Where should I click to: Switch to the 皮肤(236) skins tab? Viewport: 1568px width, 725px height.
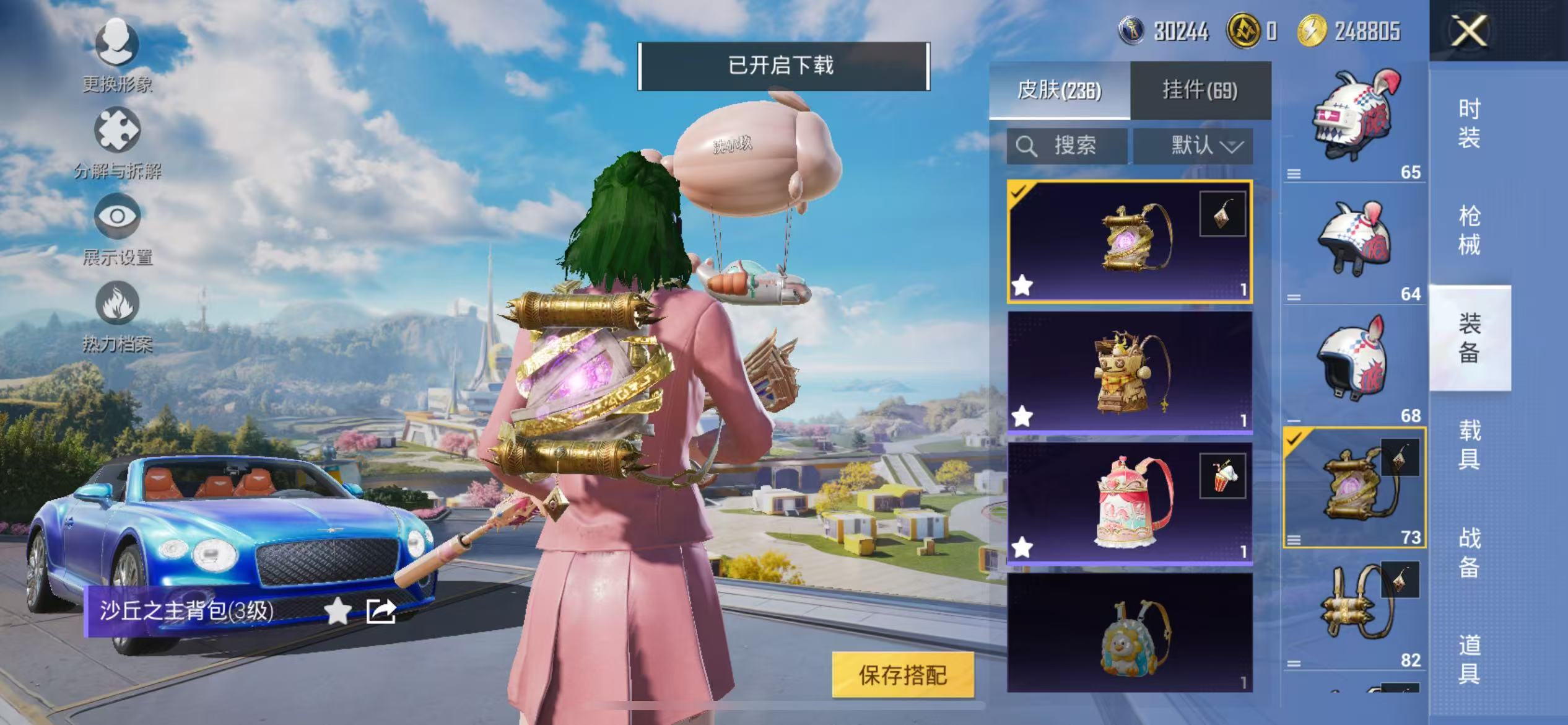point(1059,90)
